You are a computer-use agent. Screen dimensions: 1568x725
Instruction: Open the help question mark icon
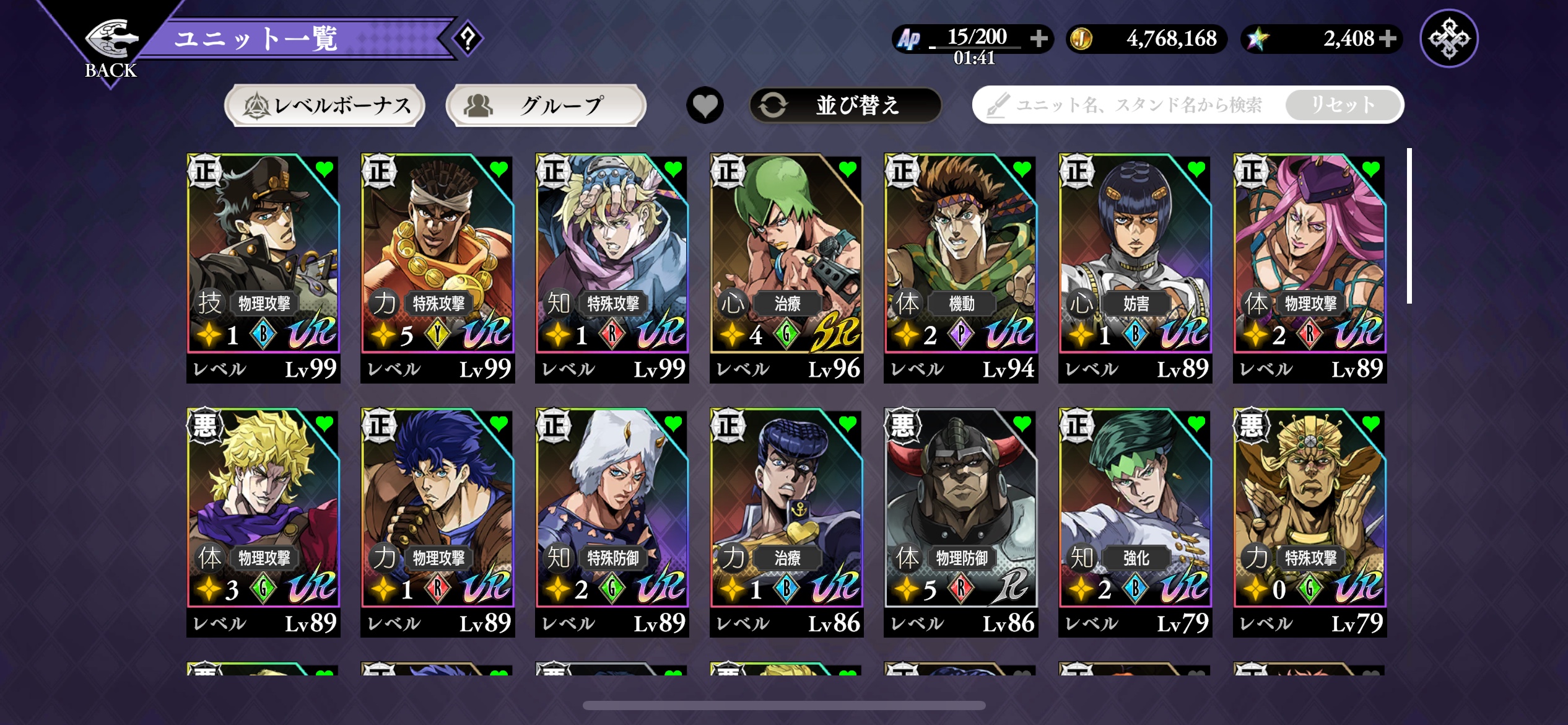pos(468,39)
